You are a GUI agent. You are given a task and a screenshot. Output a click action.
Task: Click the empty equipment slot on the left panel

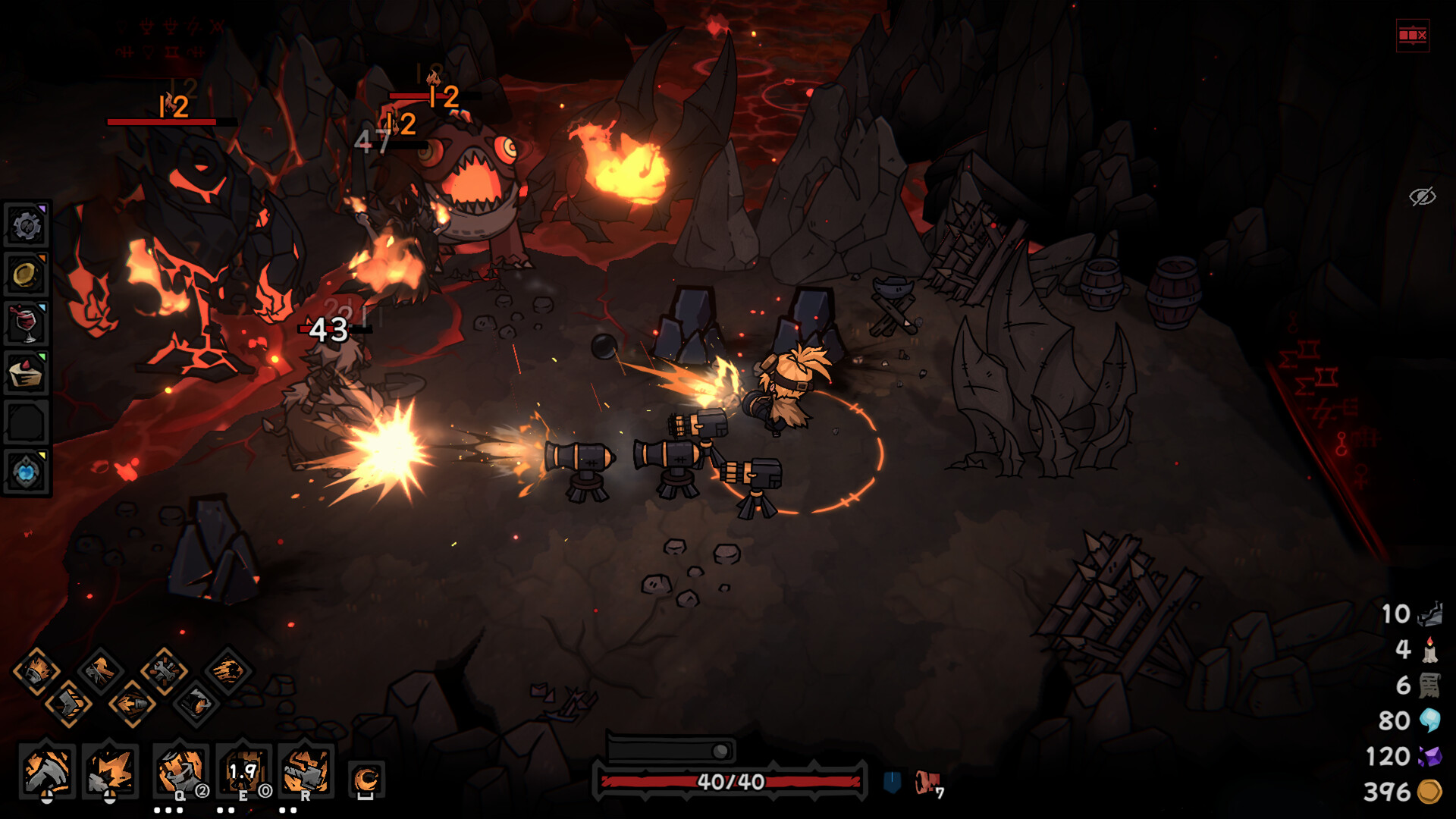tap(27, 422)
